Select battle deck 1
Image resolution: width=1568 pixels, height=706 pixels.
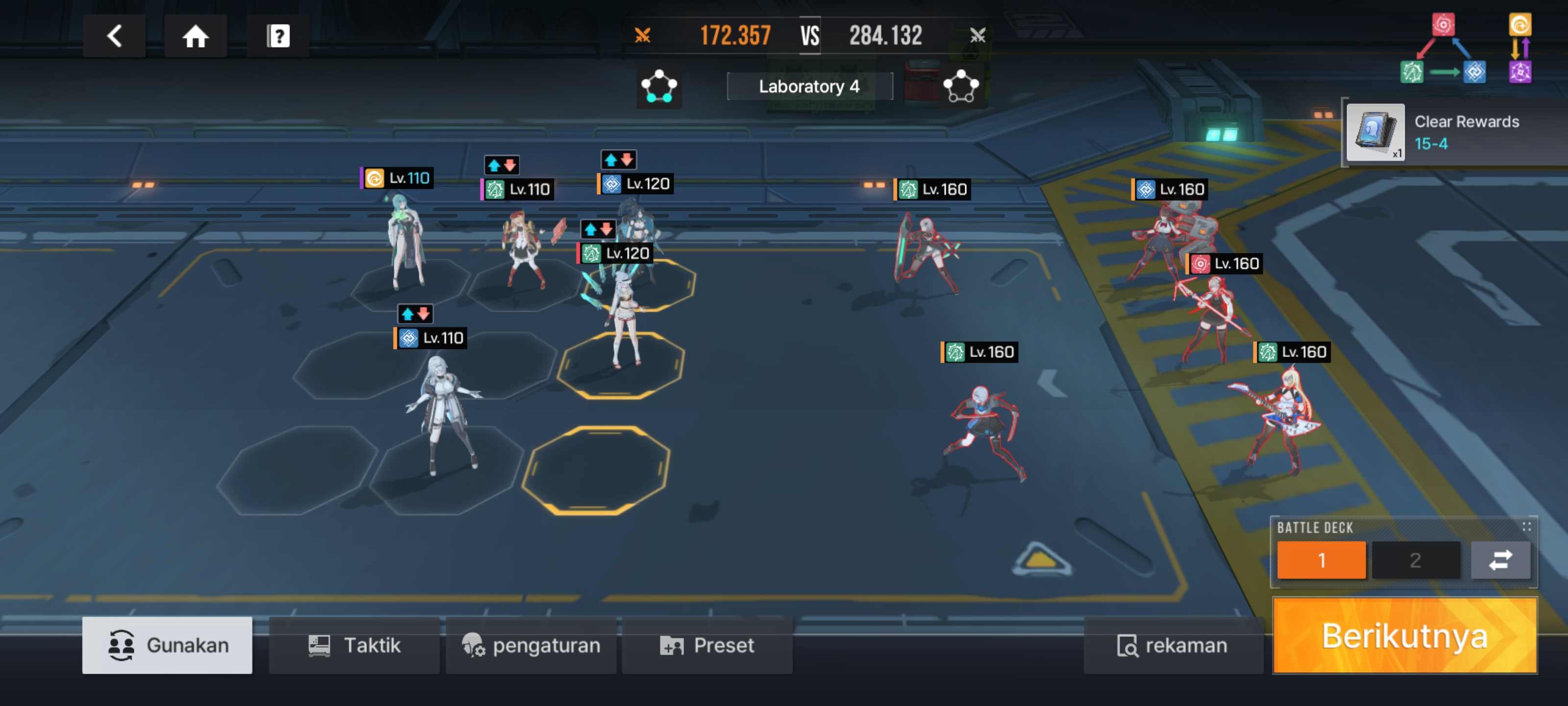pos(1321,560)
